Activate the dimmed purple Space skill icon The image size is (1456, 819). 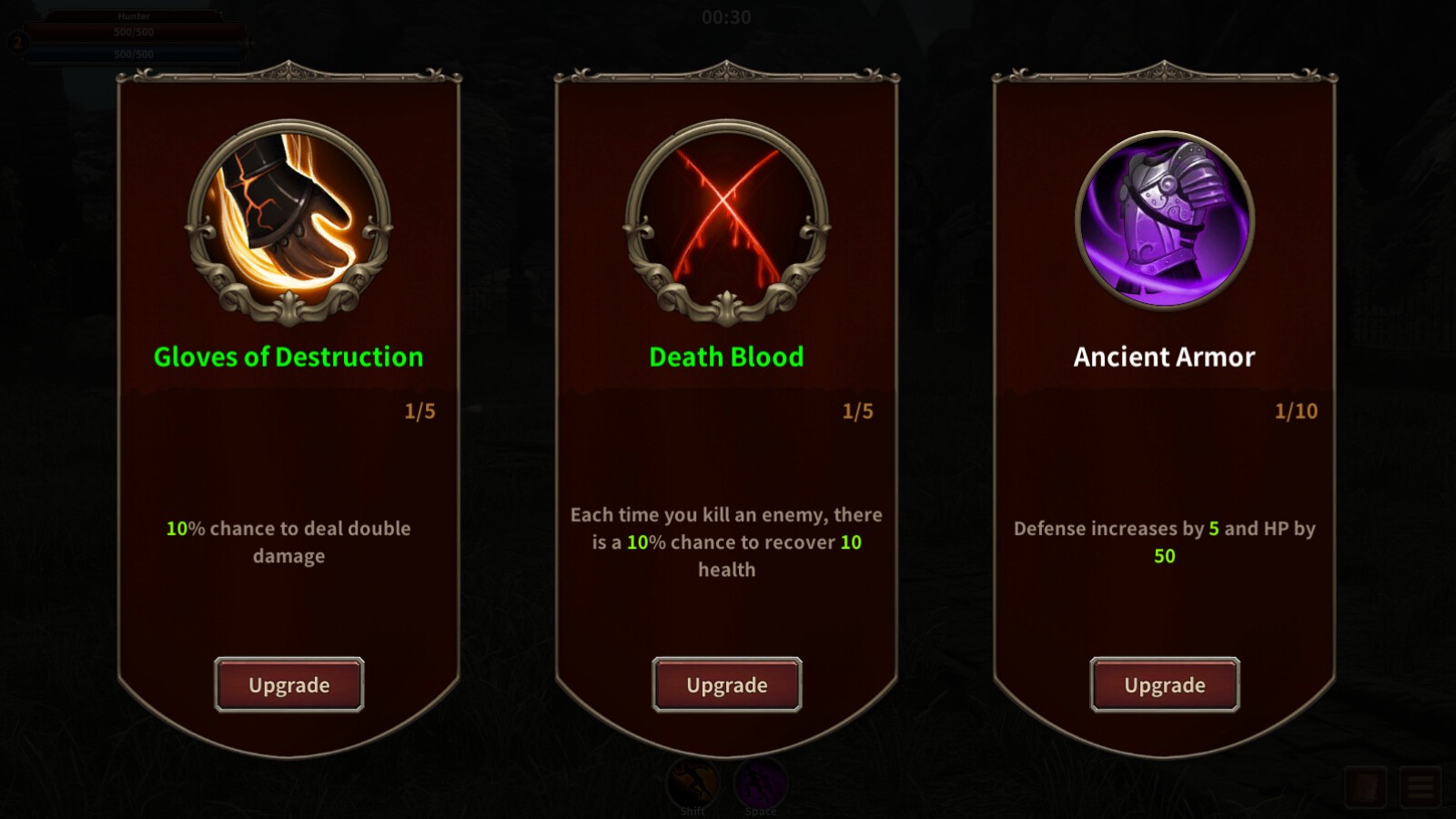761,782
